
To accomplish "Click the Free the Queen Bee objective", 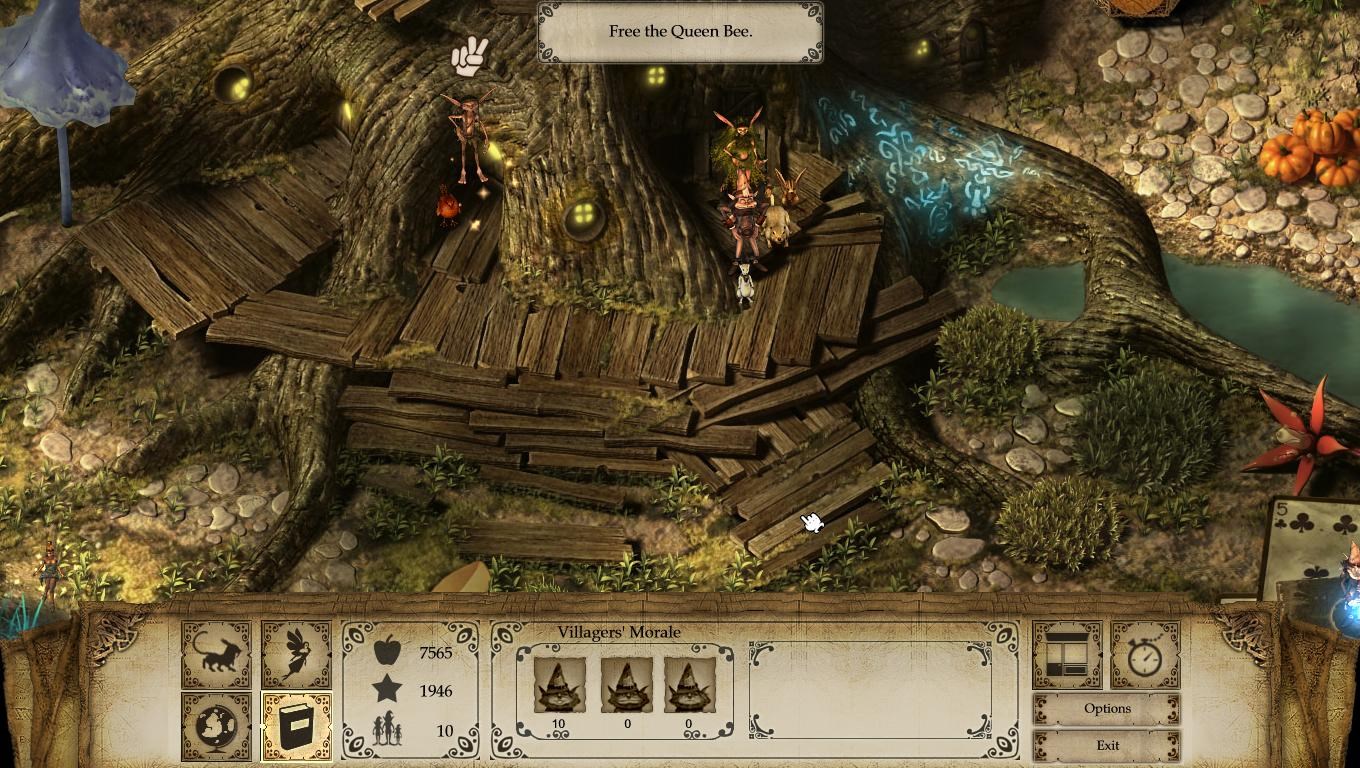I will click(x=680, y=32).
